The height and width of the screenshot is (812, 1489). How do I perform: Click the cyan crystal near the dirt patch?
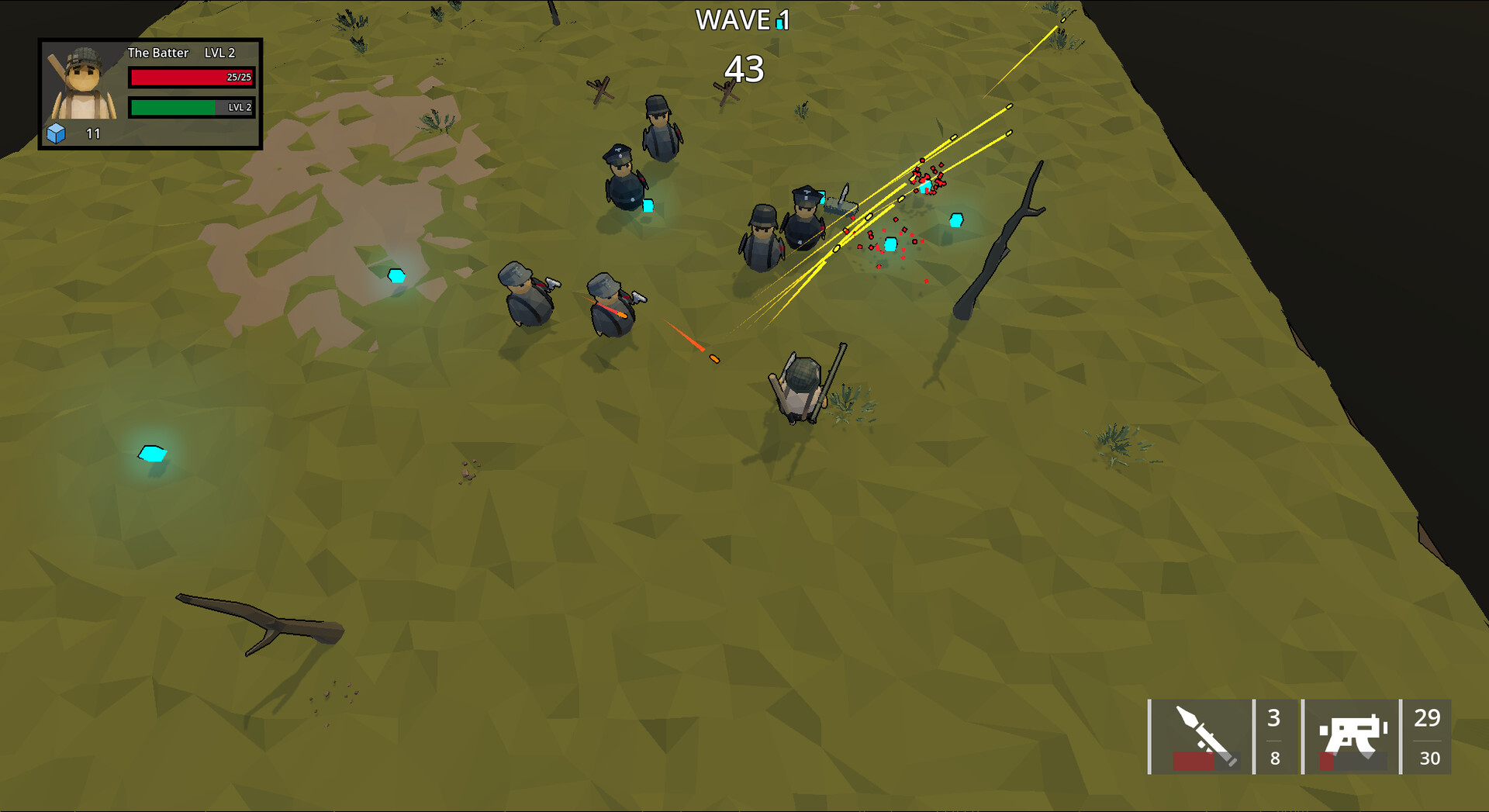396,274
